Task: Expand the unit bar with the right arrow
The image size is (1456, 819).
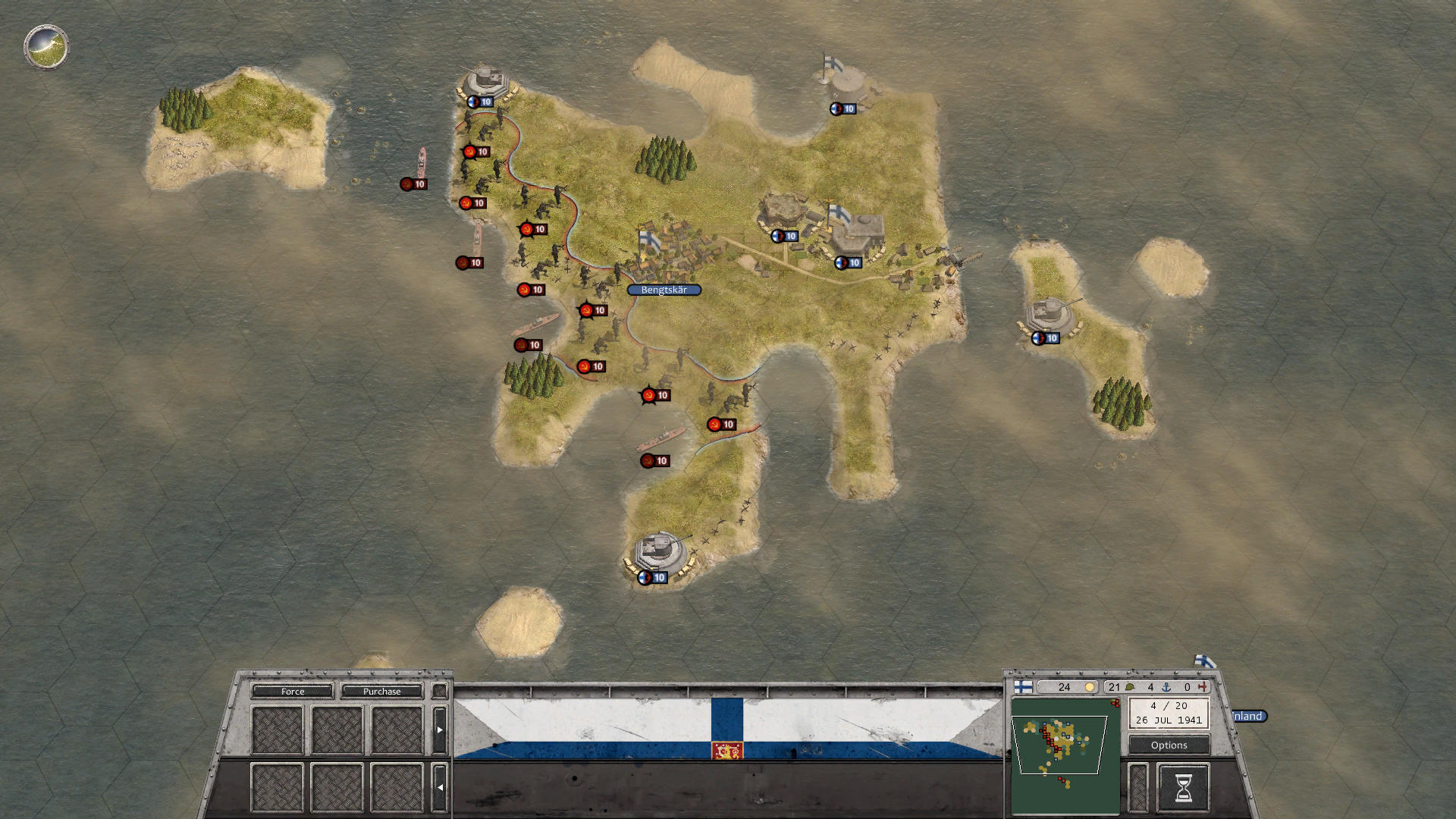Action: (x=440, y=730)
